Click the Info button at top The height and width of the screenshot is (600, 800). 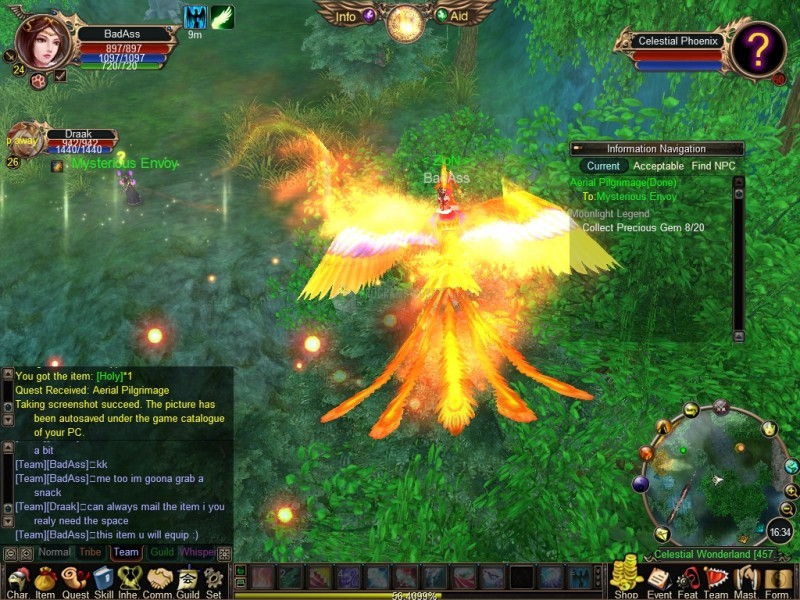(x=346, y=16)
